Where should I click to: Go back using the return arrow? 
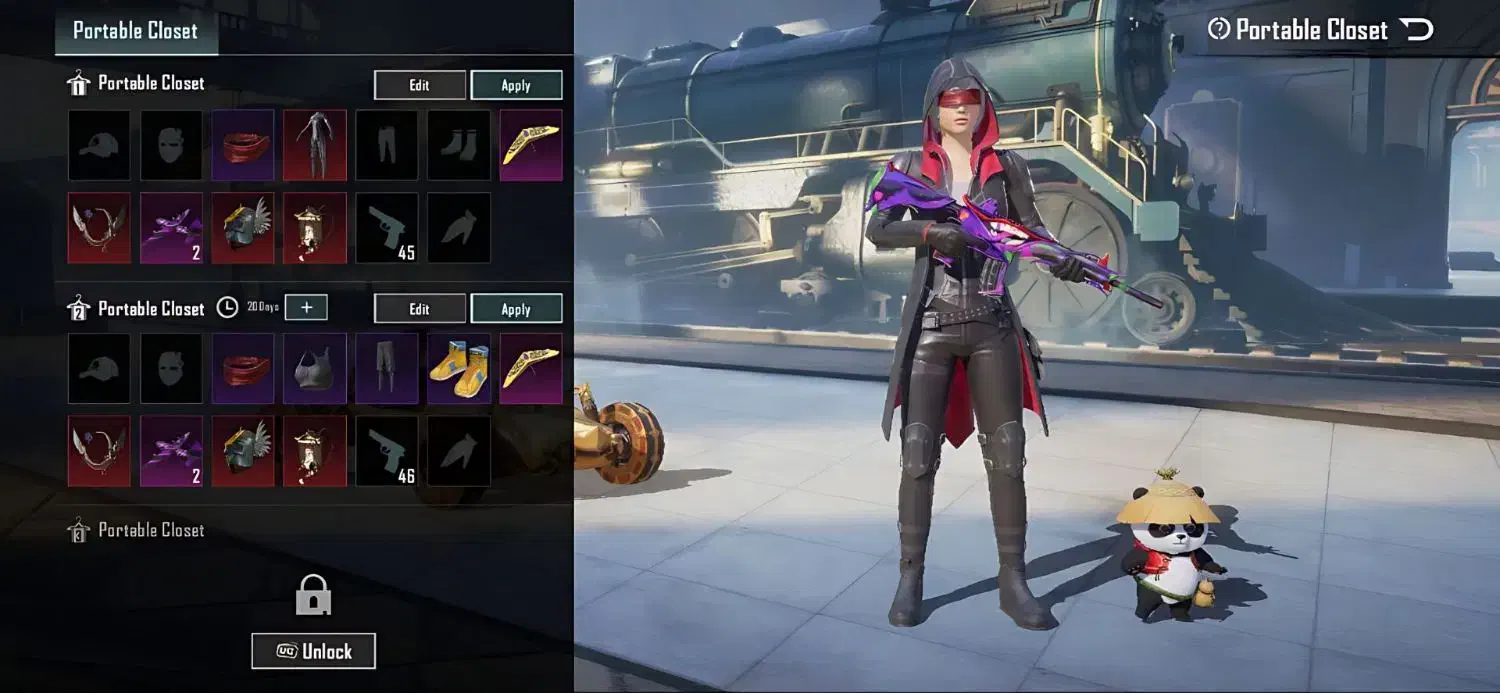coord(1418,30)
